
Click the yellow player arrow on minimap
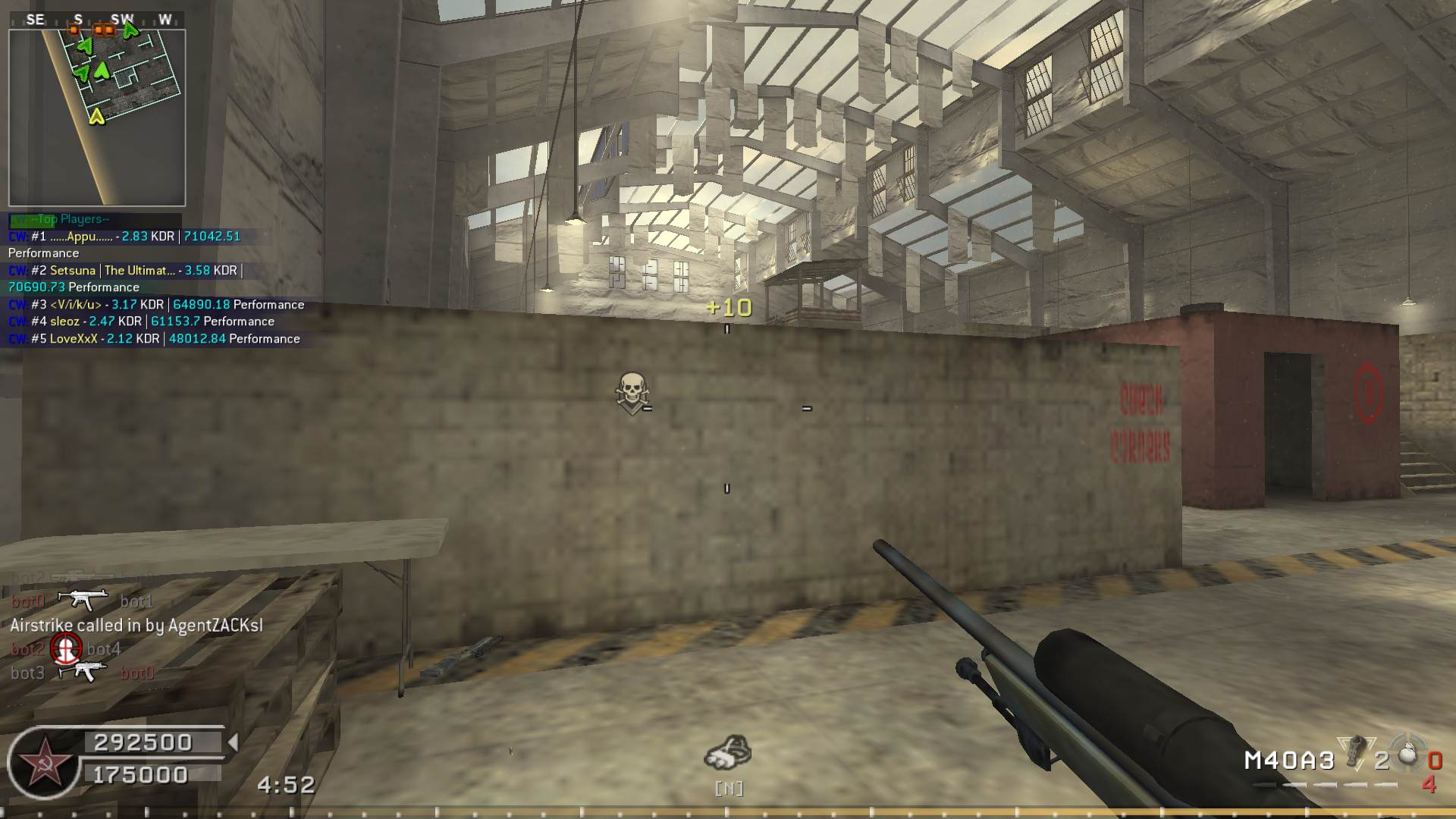[96, 116]
